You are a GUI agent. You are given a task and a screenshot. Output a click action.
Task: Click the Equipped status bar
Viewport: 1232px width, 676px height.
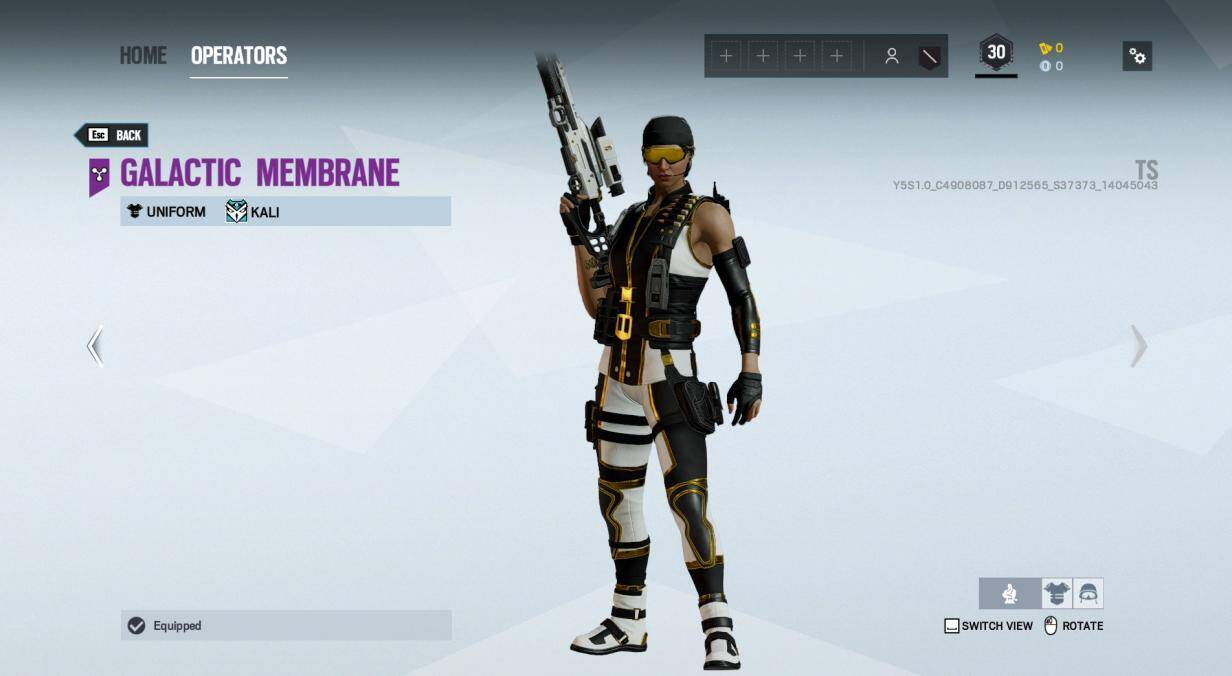[286, 626]
